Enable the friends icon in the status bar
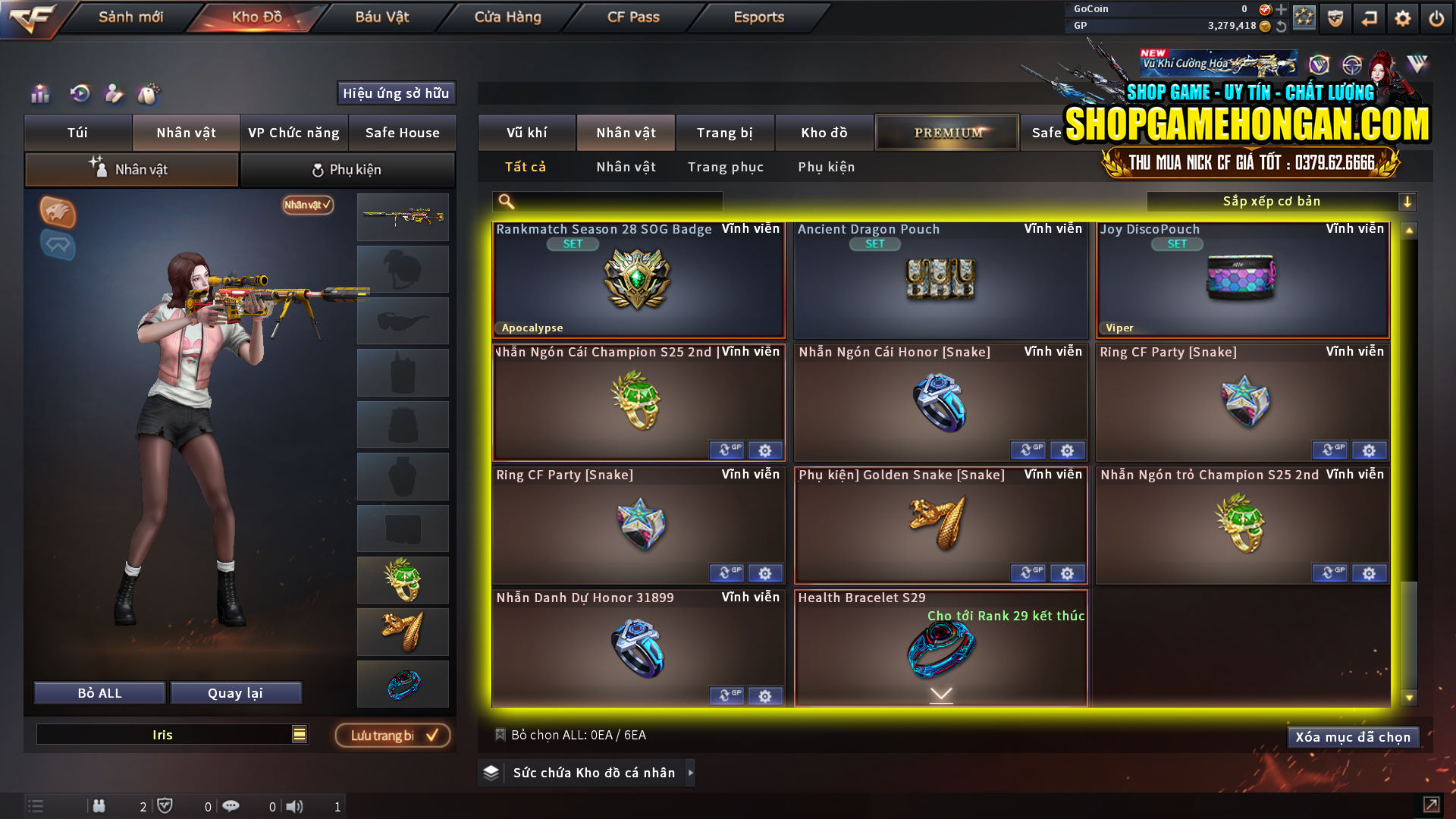 coord(99,805)
